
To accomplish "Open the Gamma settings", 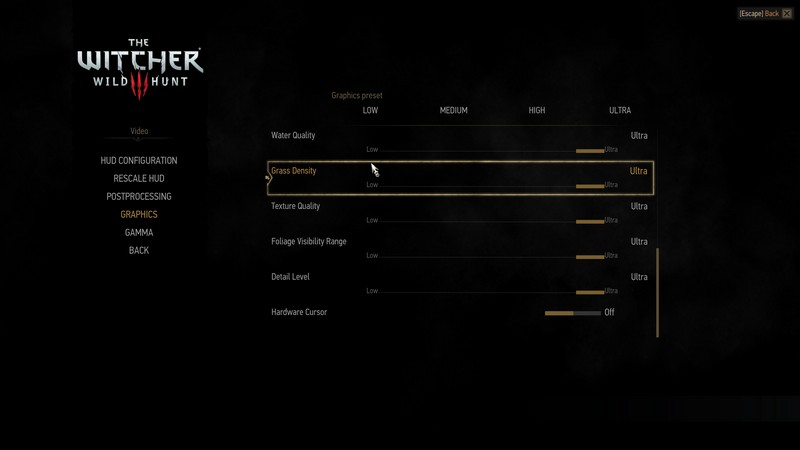I will [139, 233].
